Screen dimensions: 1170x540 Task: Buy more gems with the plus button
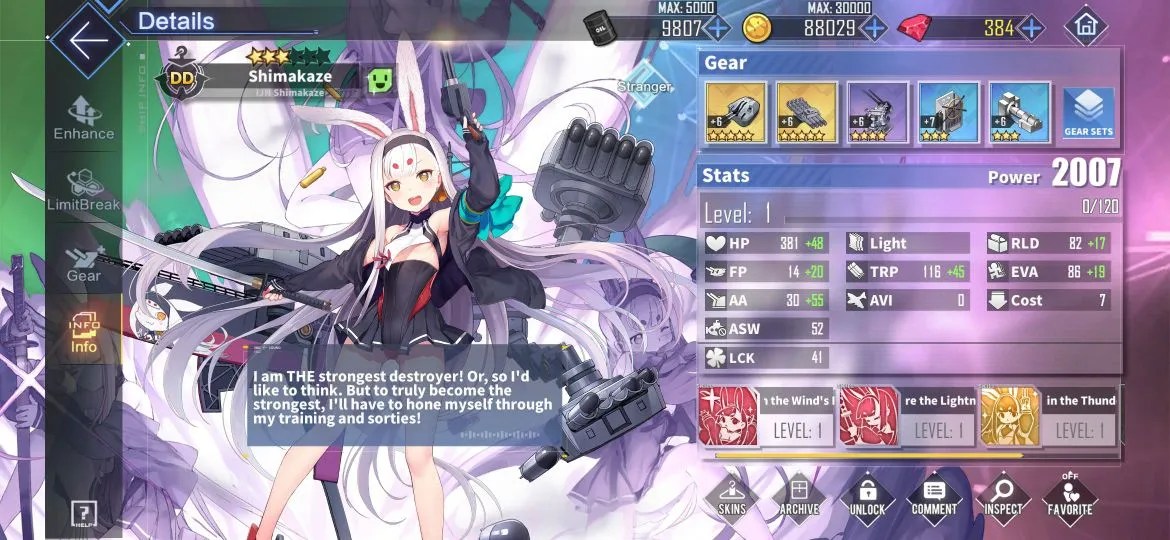[1031, 28]
